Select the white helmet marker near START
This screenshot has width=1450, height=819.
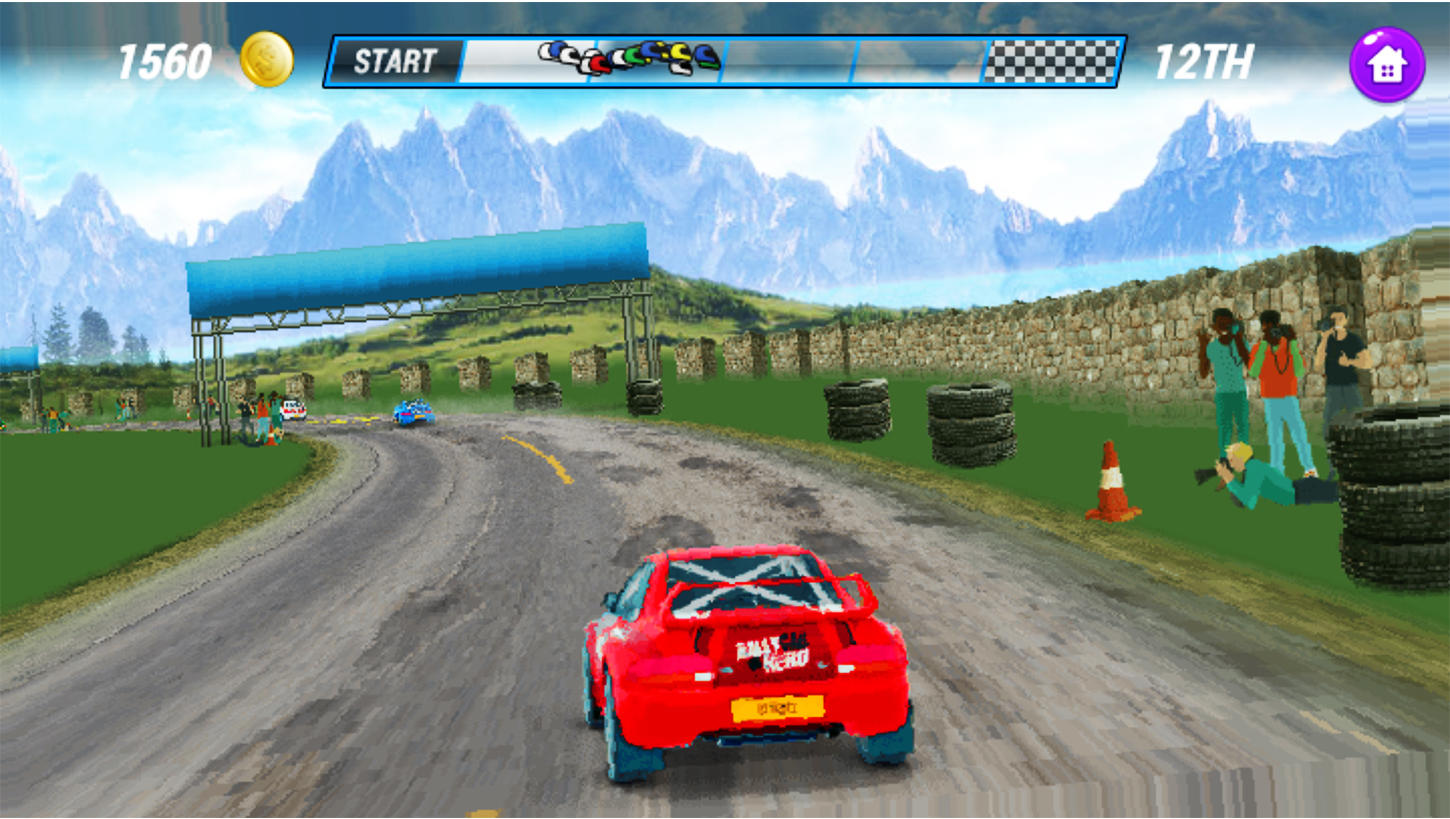tap(546, 51)
